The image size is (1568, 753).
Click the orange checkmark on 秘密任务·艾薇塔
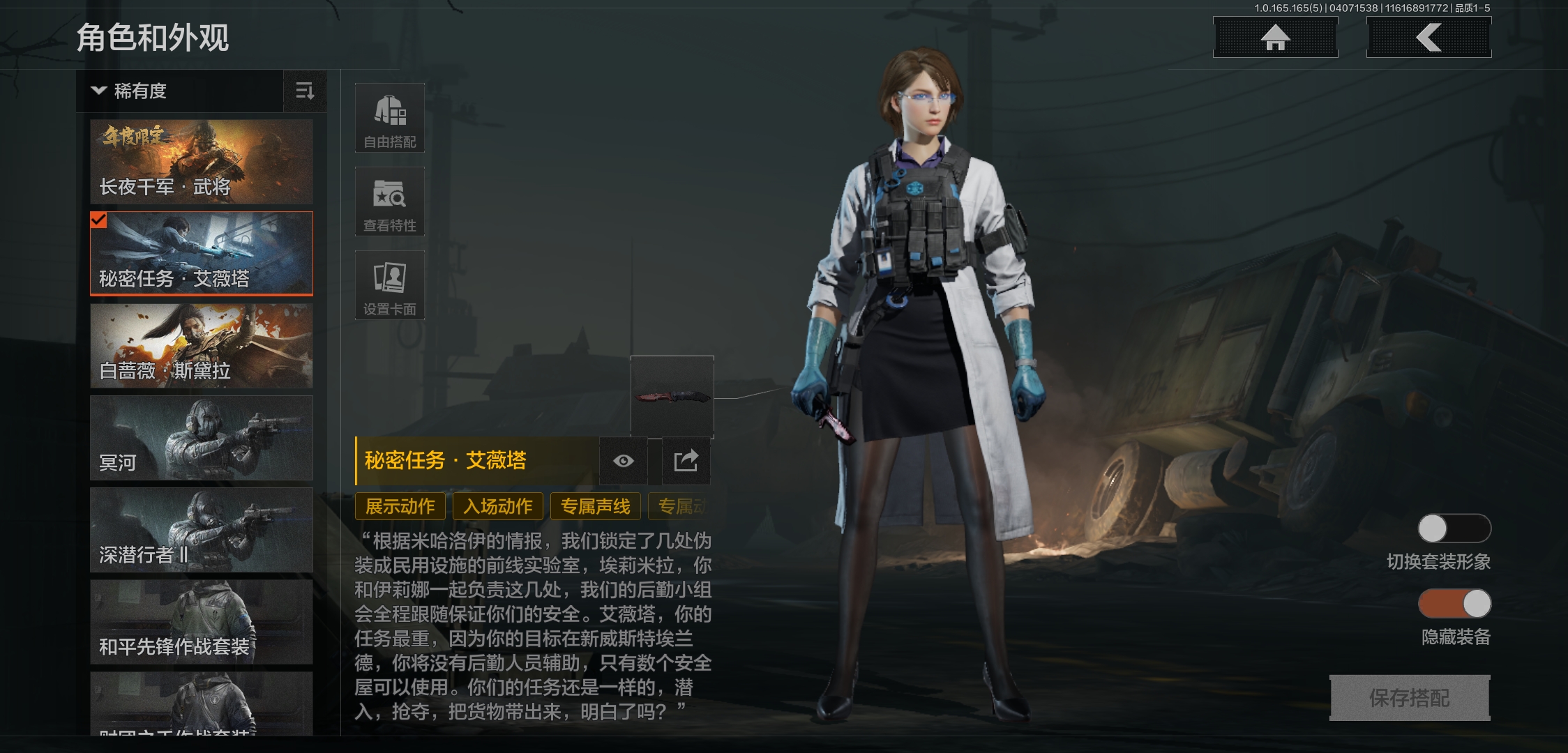tap(98, 222)
